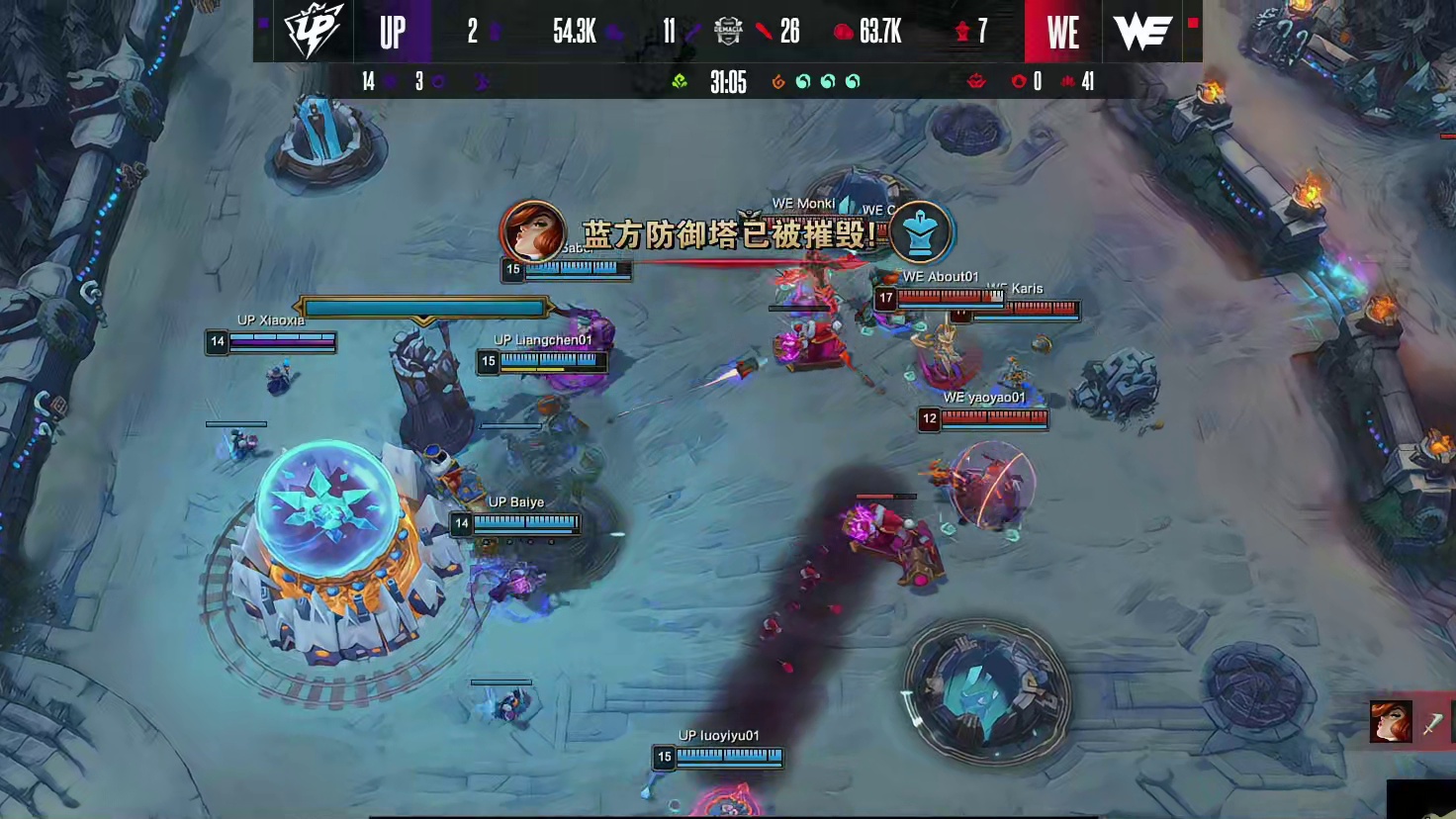Select the red-haired champion portrait in the announcement

pyautogui.click(x=533, y=232)
